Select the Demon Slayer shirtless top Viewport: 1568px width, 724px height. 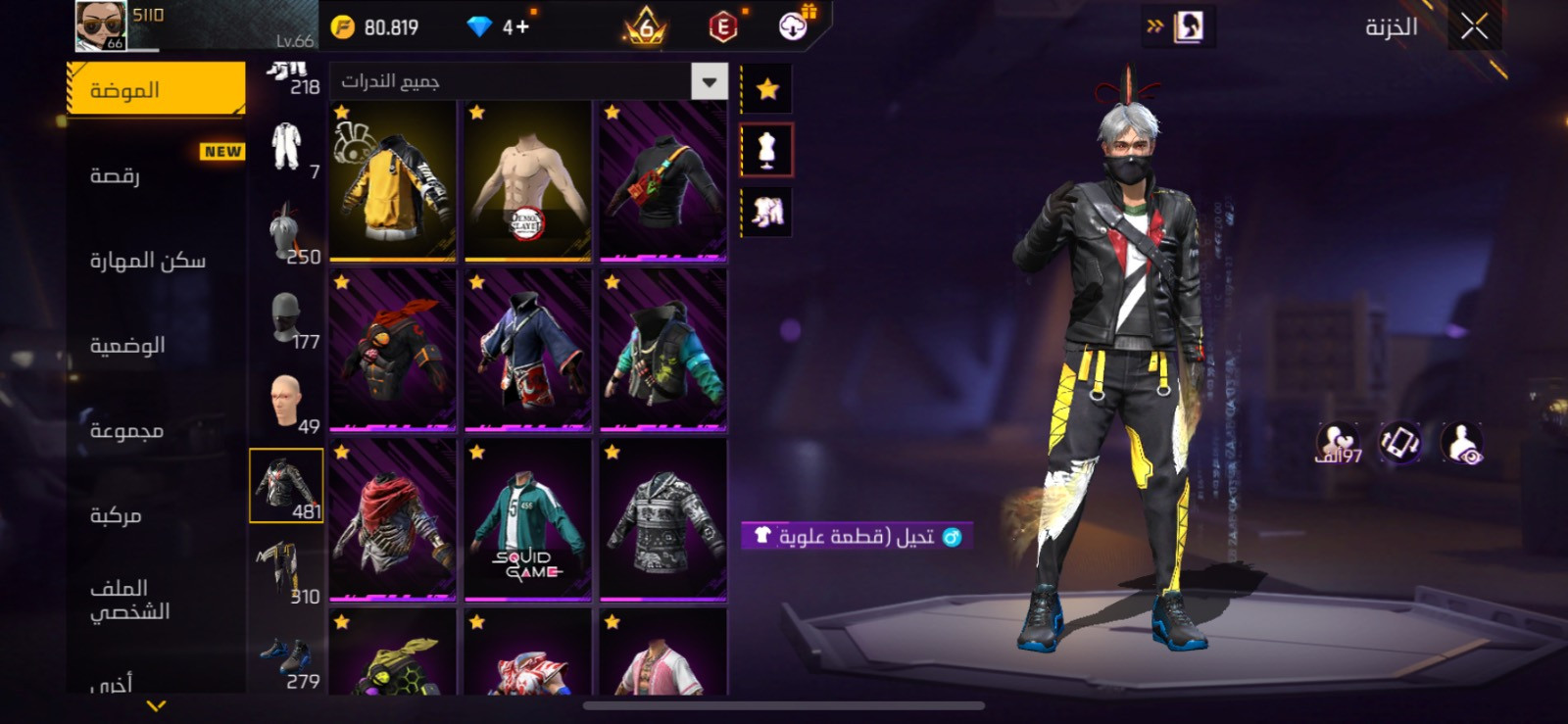527,181
